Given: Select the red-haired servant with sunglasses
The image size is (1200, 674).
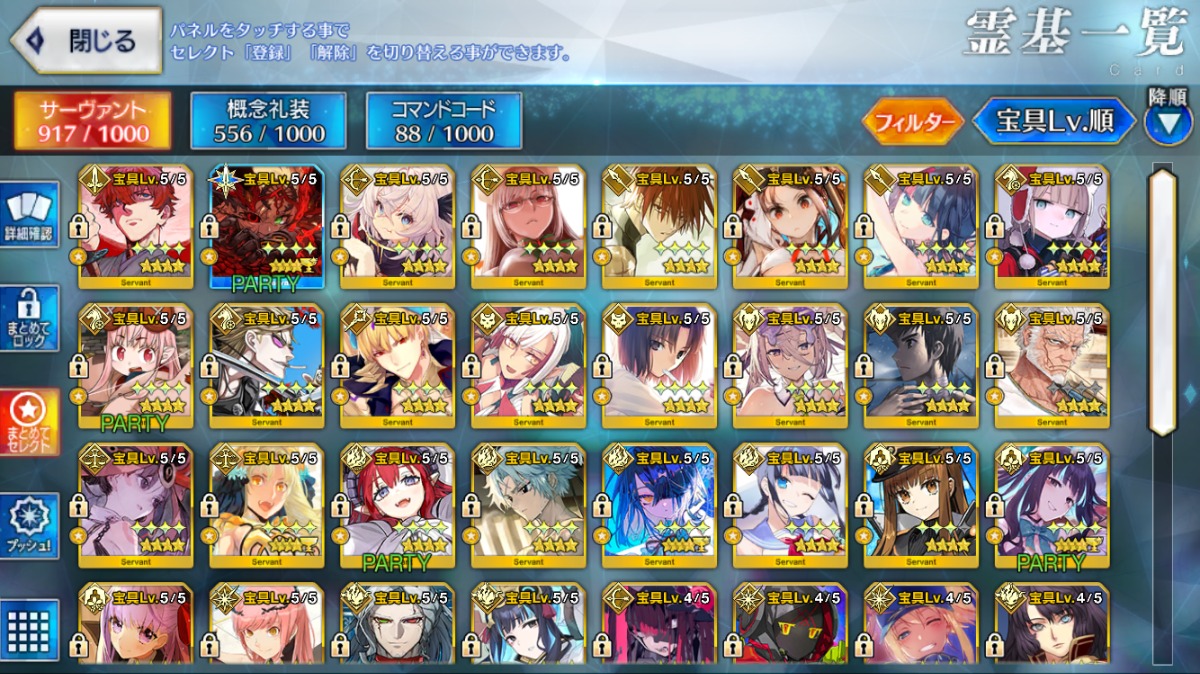Looking at the screenshot, I should point(135,225).
